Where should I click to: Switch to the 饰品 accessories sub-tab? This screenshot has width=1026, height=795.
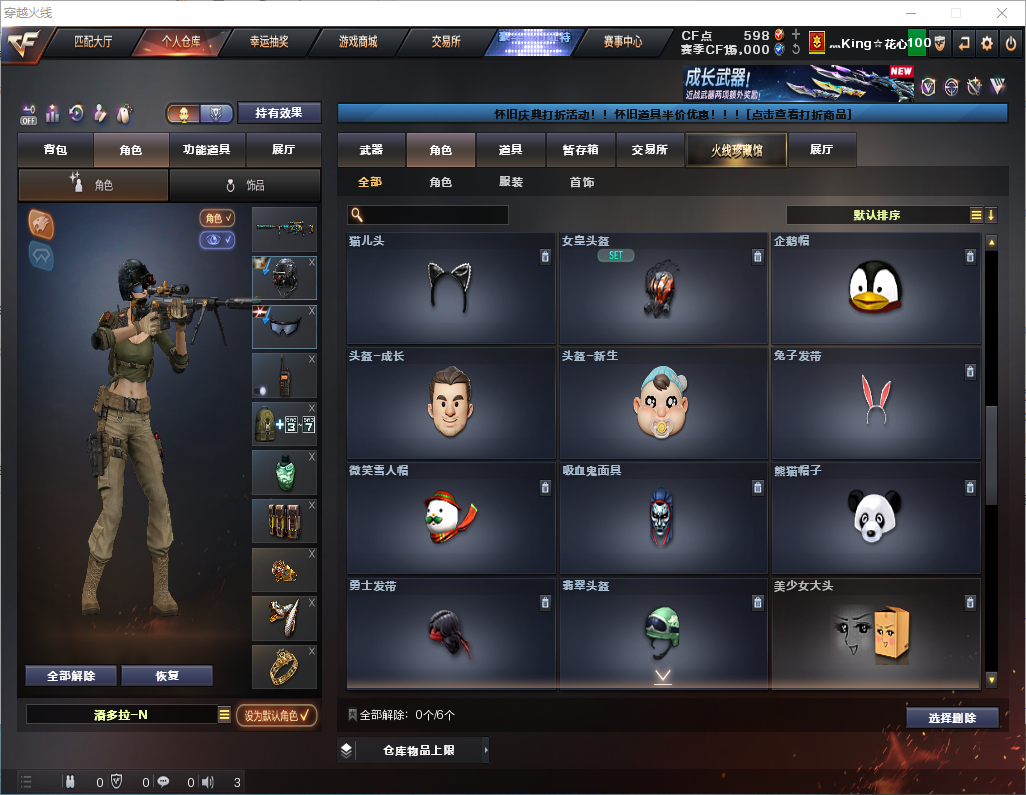245,185
